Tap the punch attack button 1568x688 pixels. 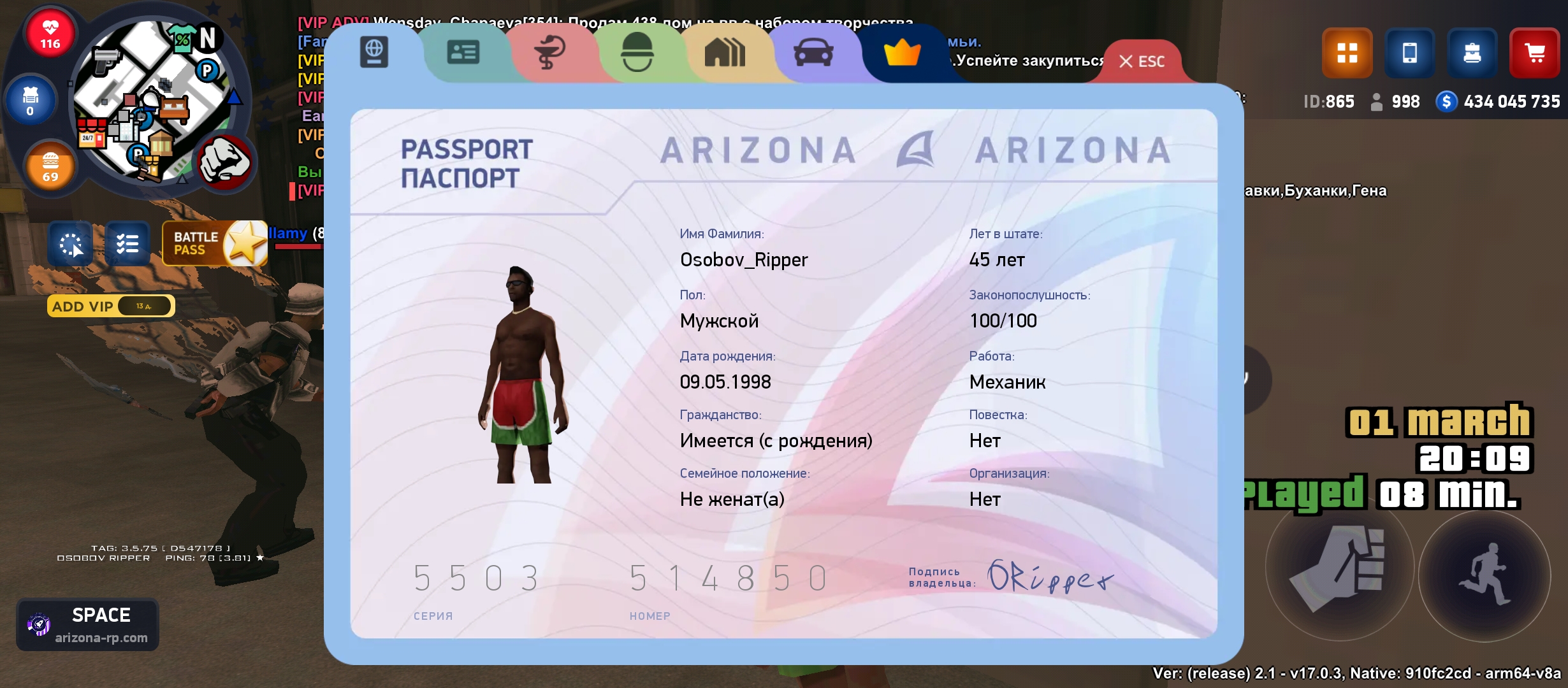point(1339,570)
